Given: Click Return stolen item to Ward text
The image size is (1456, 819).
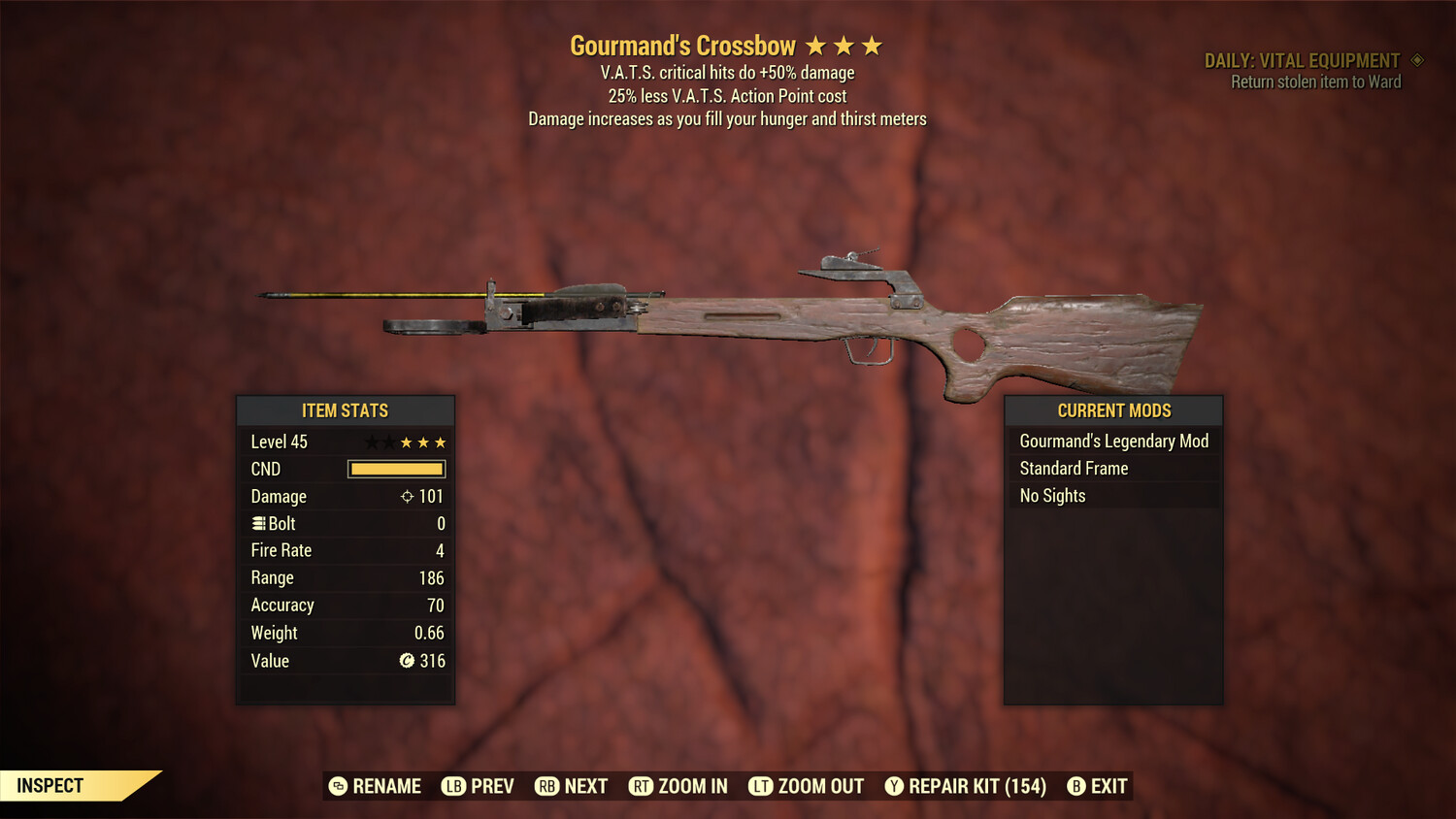Looking at the screenshot, I should click(x=1316, y=82).
